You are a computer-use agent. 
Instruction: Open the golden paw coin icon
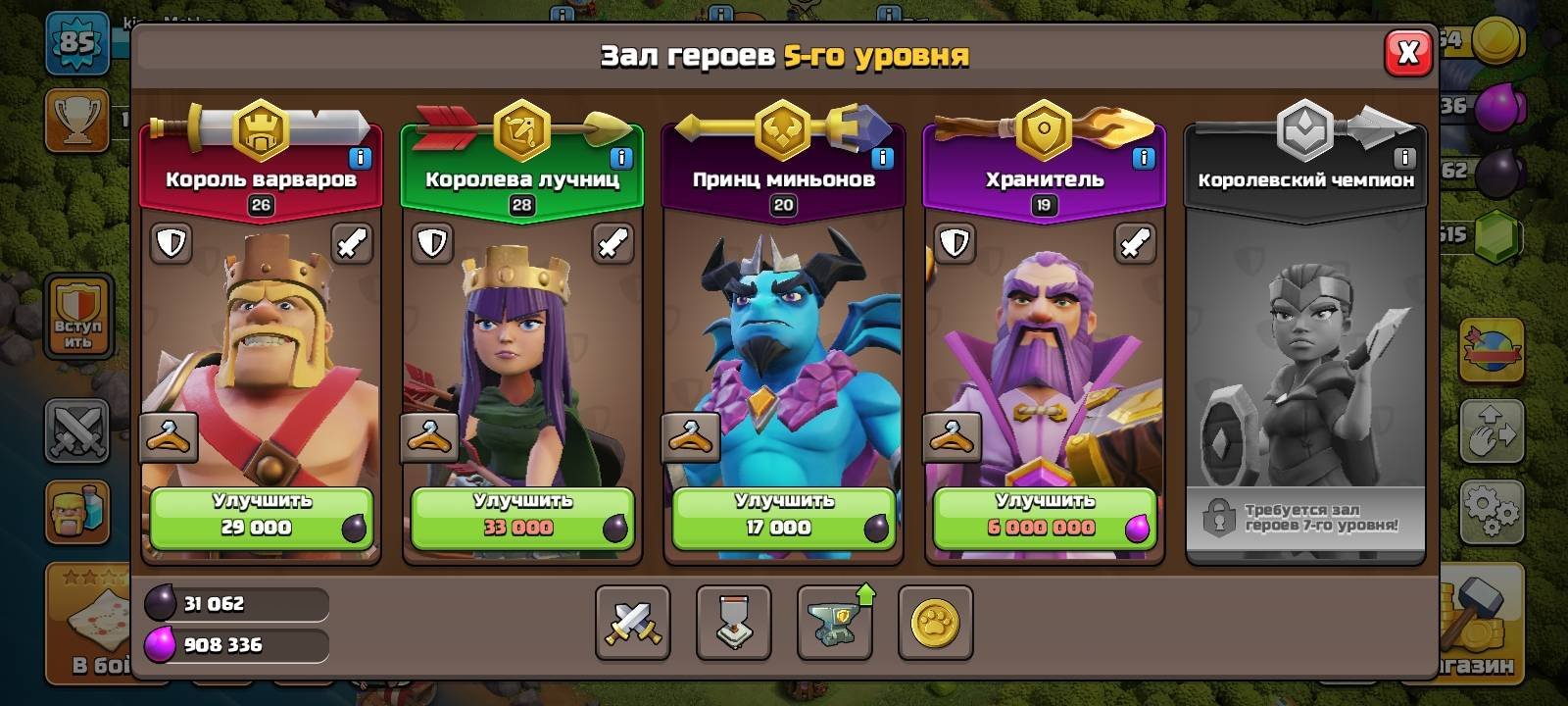pyautogui.click(x=935, y=626)
